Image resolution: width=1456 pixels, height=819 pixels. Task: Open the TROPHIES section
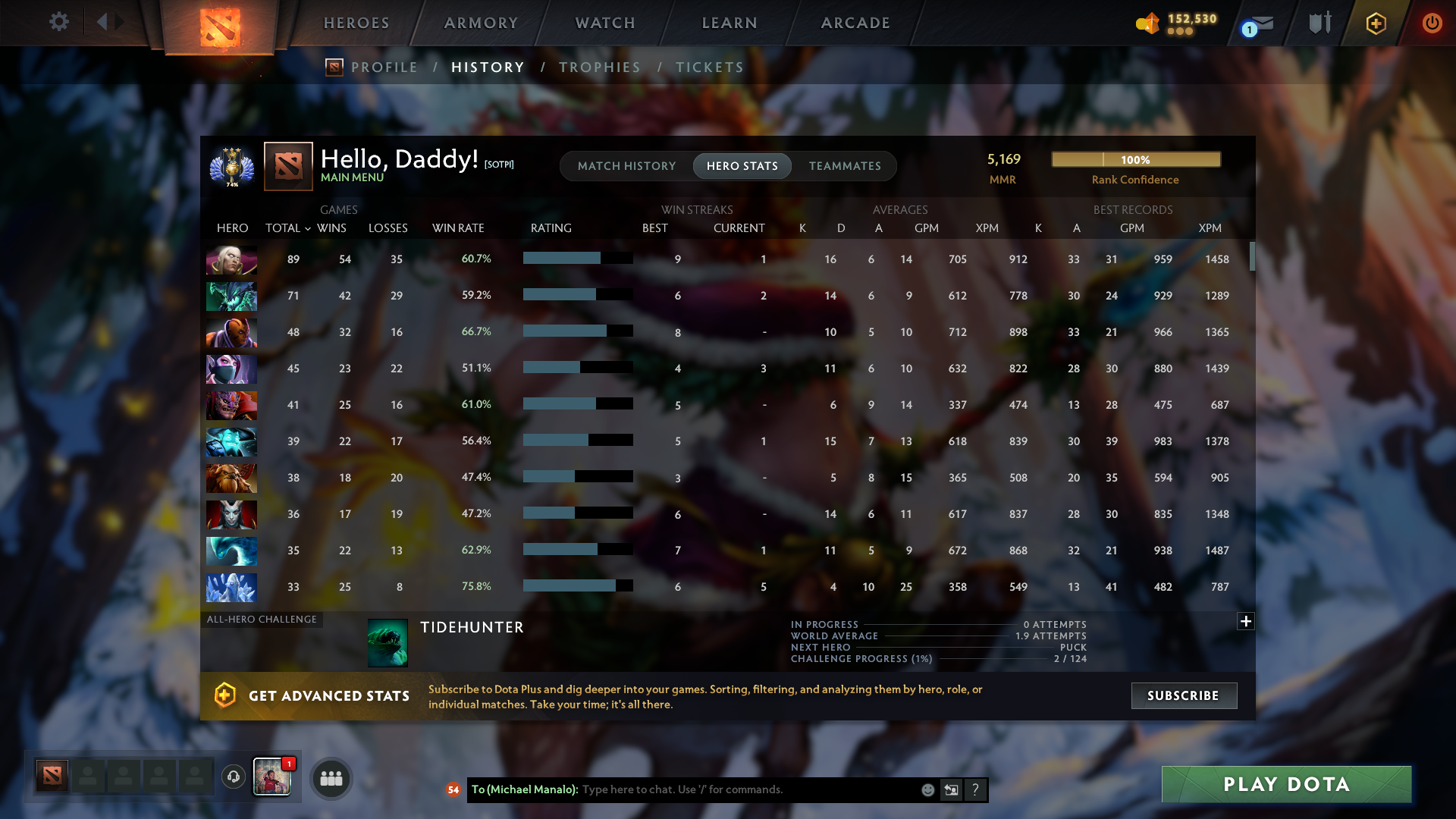click(598, 67)
